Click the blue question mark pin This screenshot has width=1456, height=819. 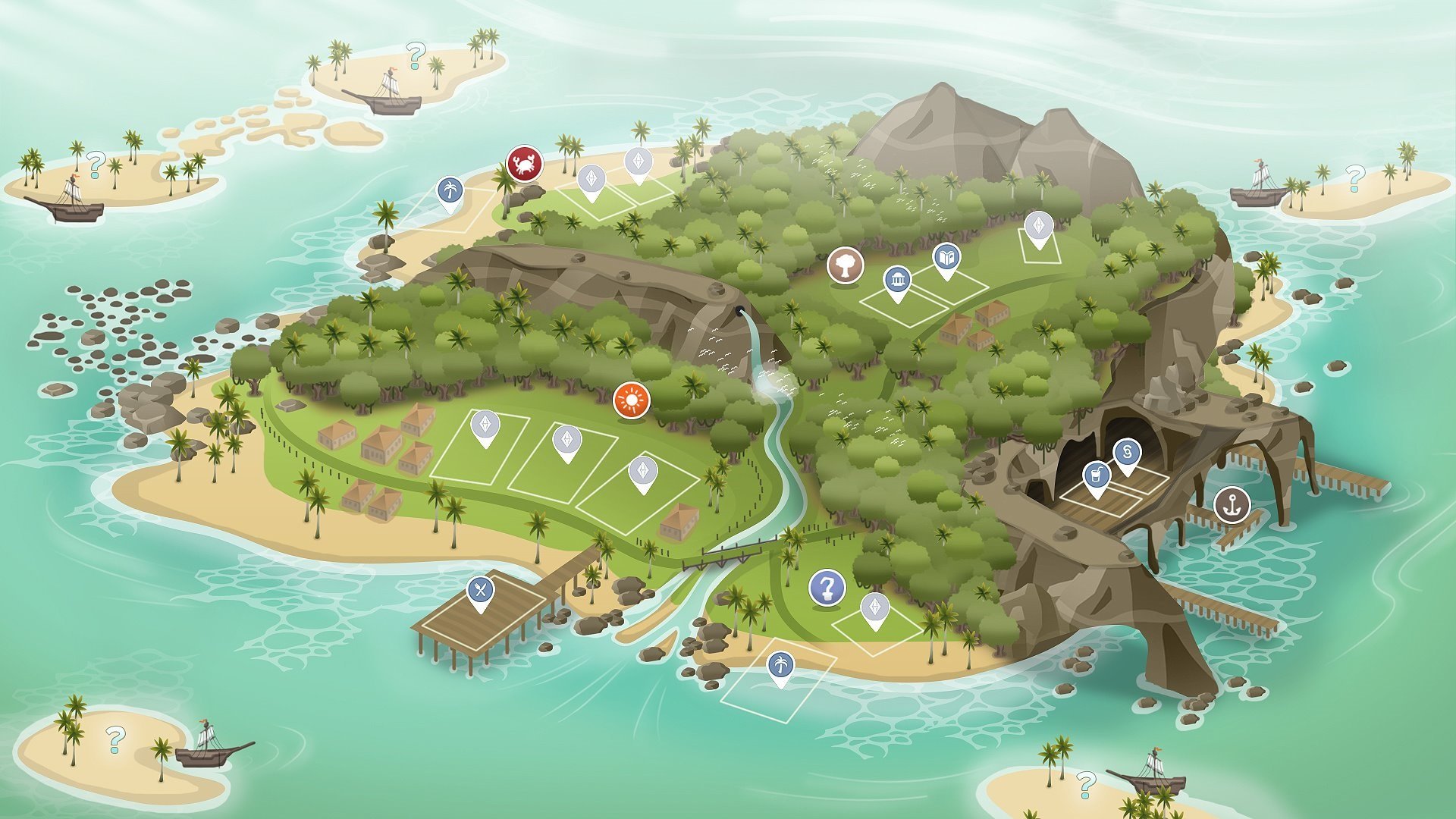(x=827, y=588)
